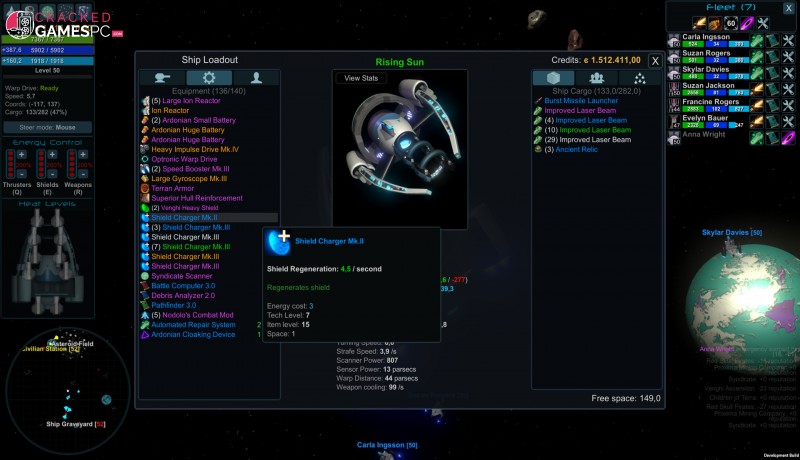800x460 pixels.
Task: Select Ardonian Cloaking Device in the list
Action: click(x=193, y=334)
